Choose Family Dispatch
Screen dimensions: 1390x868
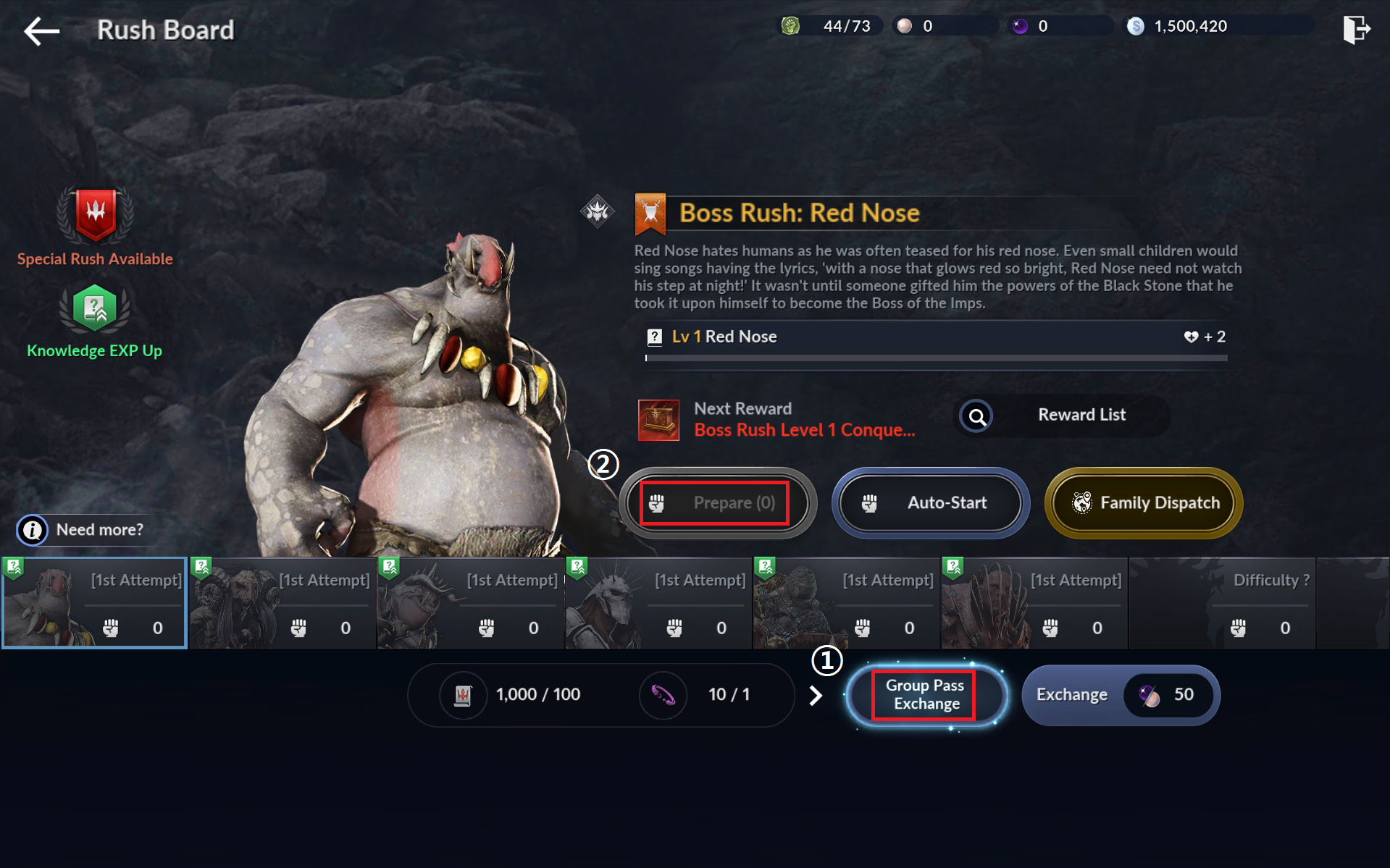[x=1143, y=503]
